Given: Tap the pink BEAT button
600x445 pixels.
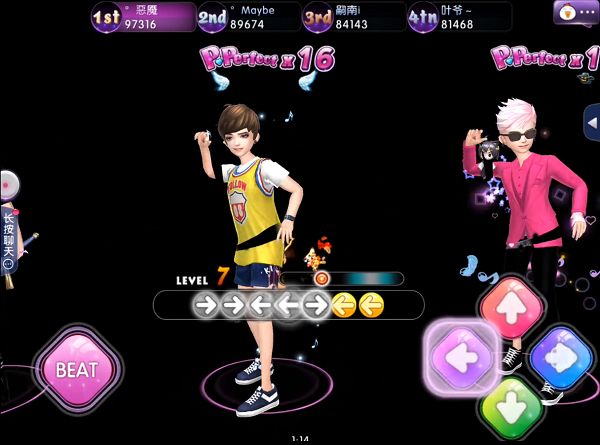Looking at the screenshot, I should pyautogui.click(x=77, y=370).
